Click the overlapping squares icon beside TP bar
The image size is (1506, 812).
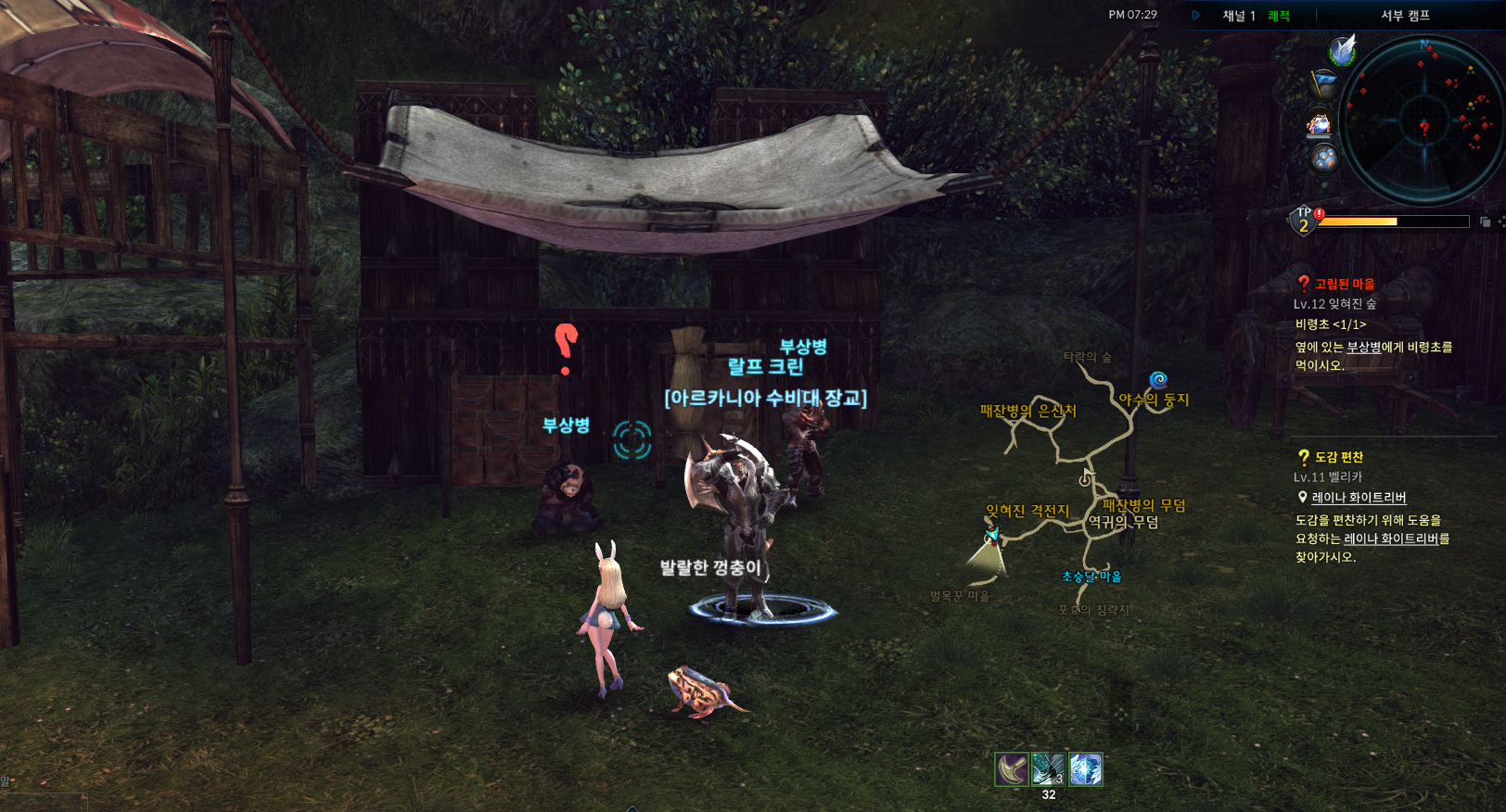(1485, 222)
